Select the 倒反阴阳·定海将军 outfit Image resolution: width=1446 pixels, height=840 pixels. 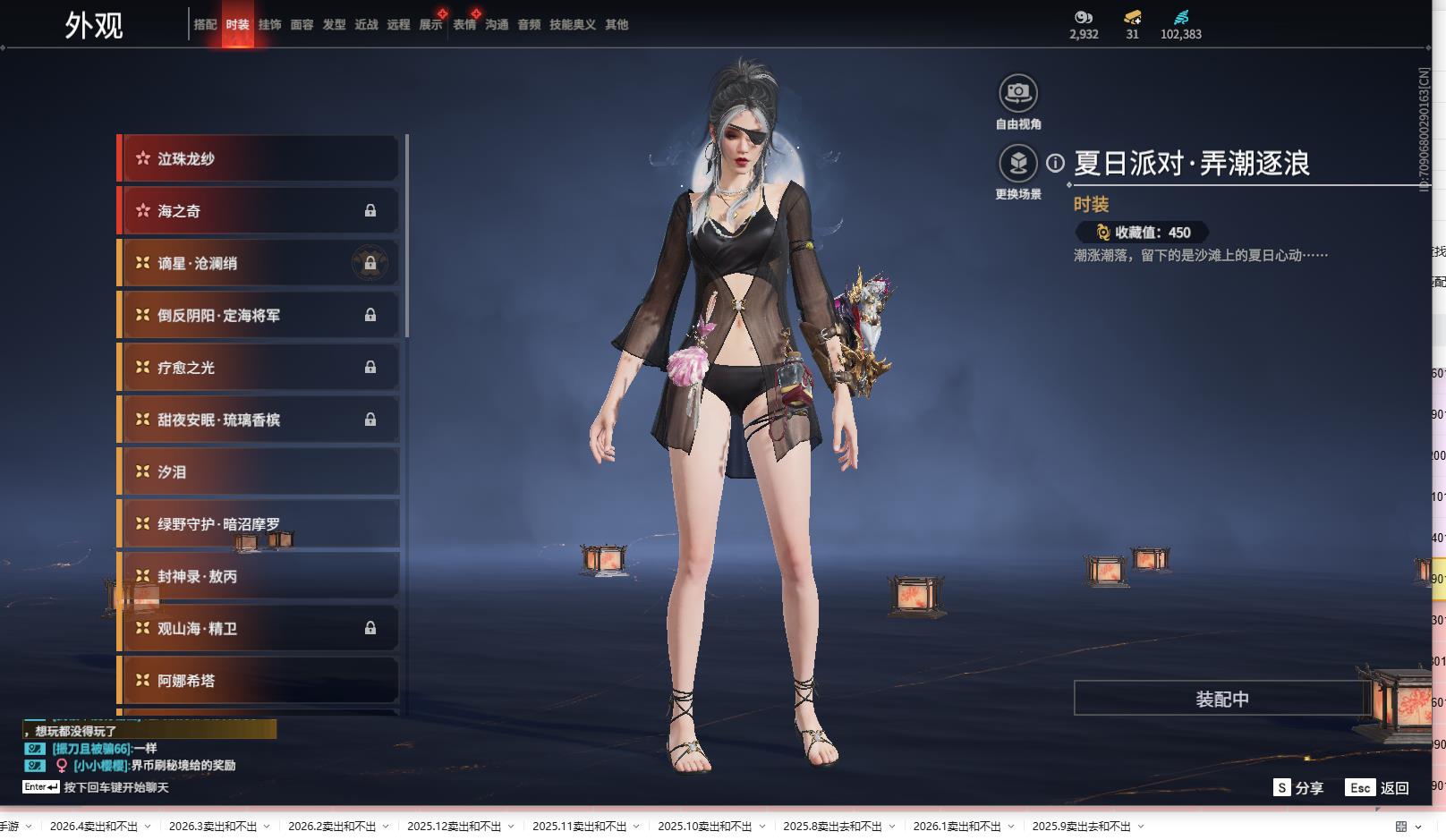[259, 316]
